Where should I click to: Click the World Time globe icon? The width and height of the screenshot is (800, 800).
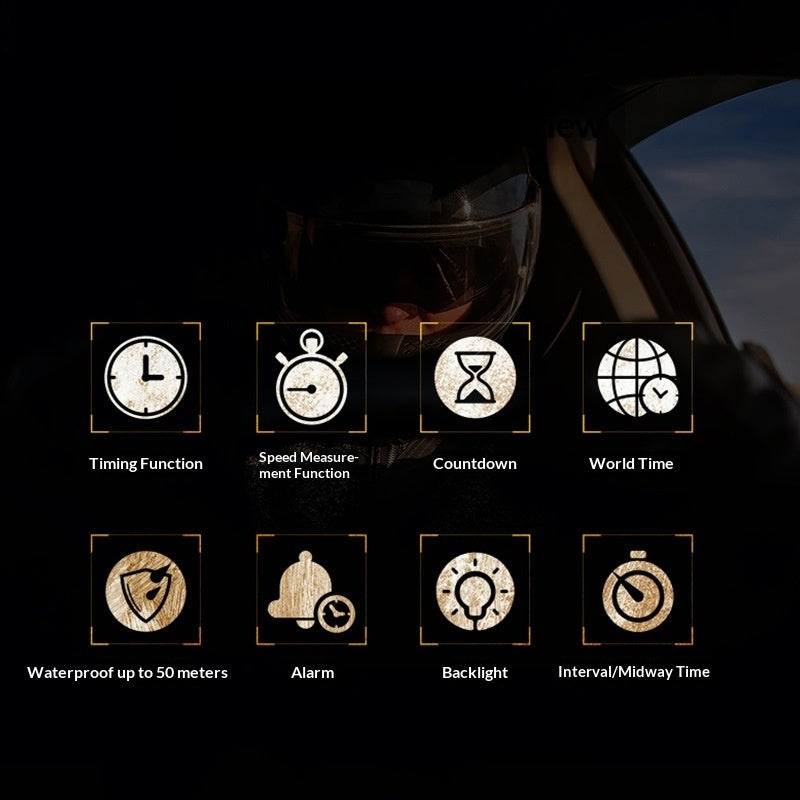click(638, 377)
